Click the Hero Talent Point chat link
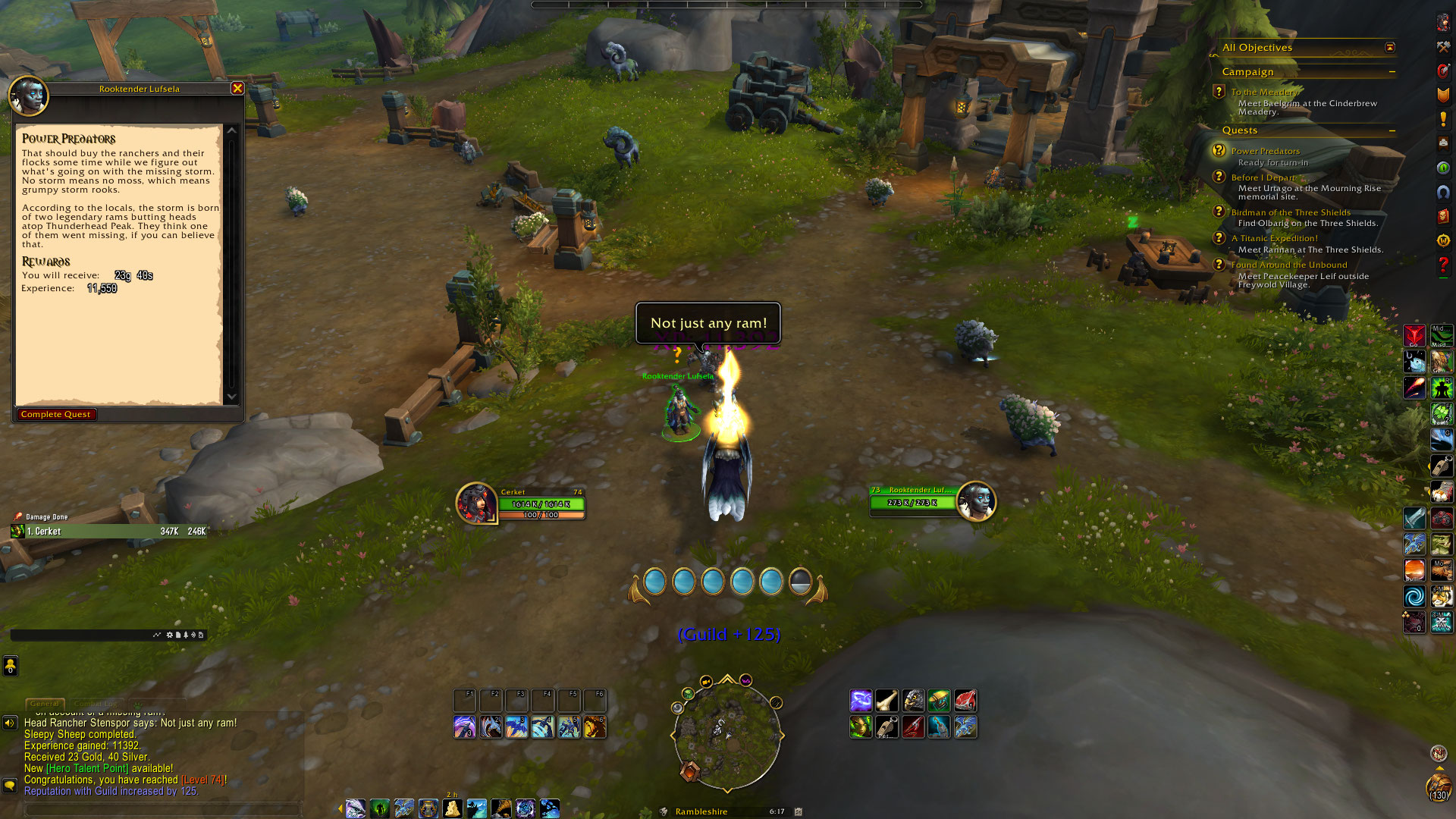1456x819 pixels. (x=87, y=768)
